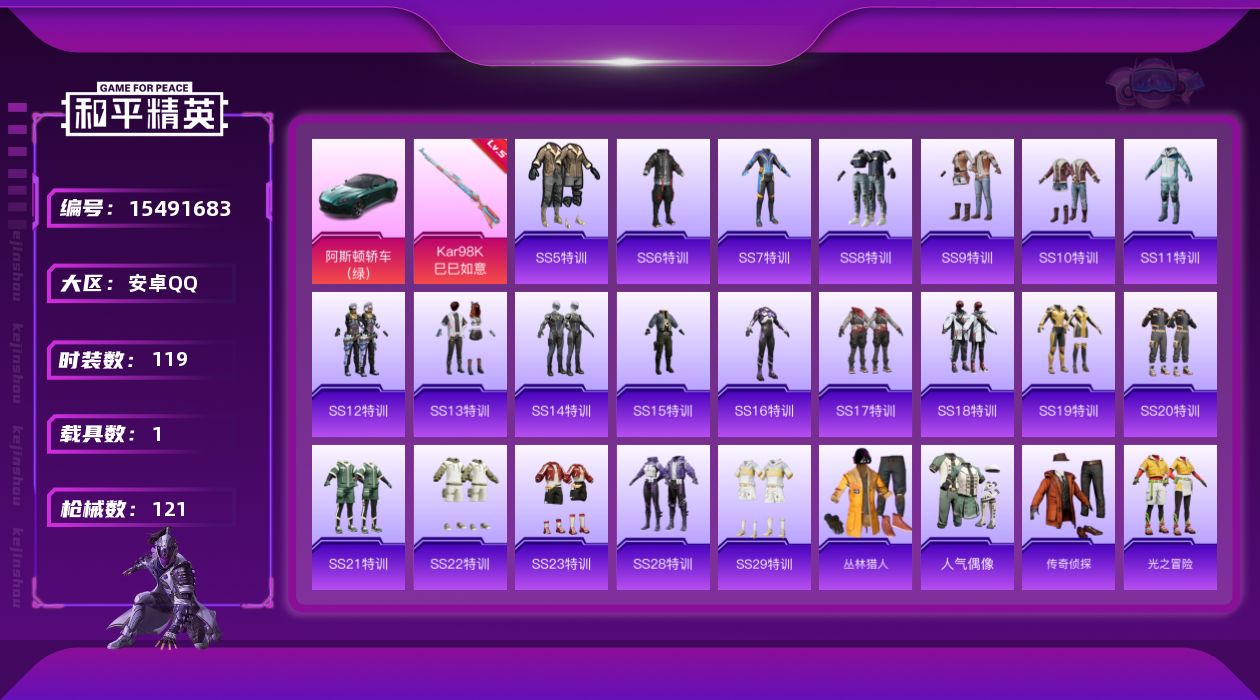The height and width of the screenshot is (700, 1260).
Task: Pick the 传奇侦探 orange coat tile
Action: (x=1068, y=517)
